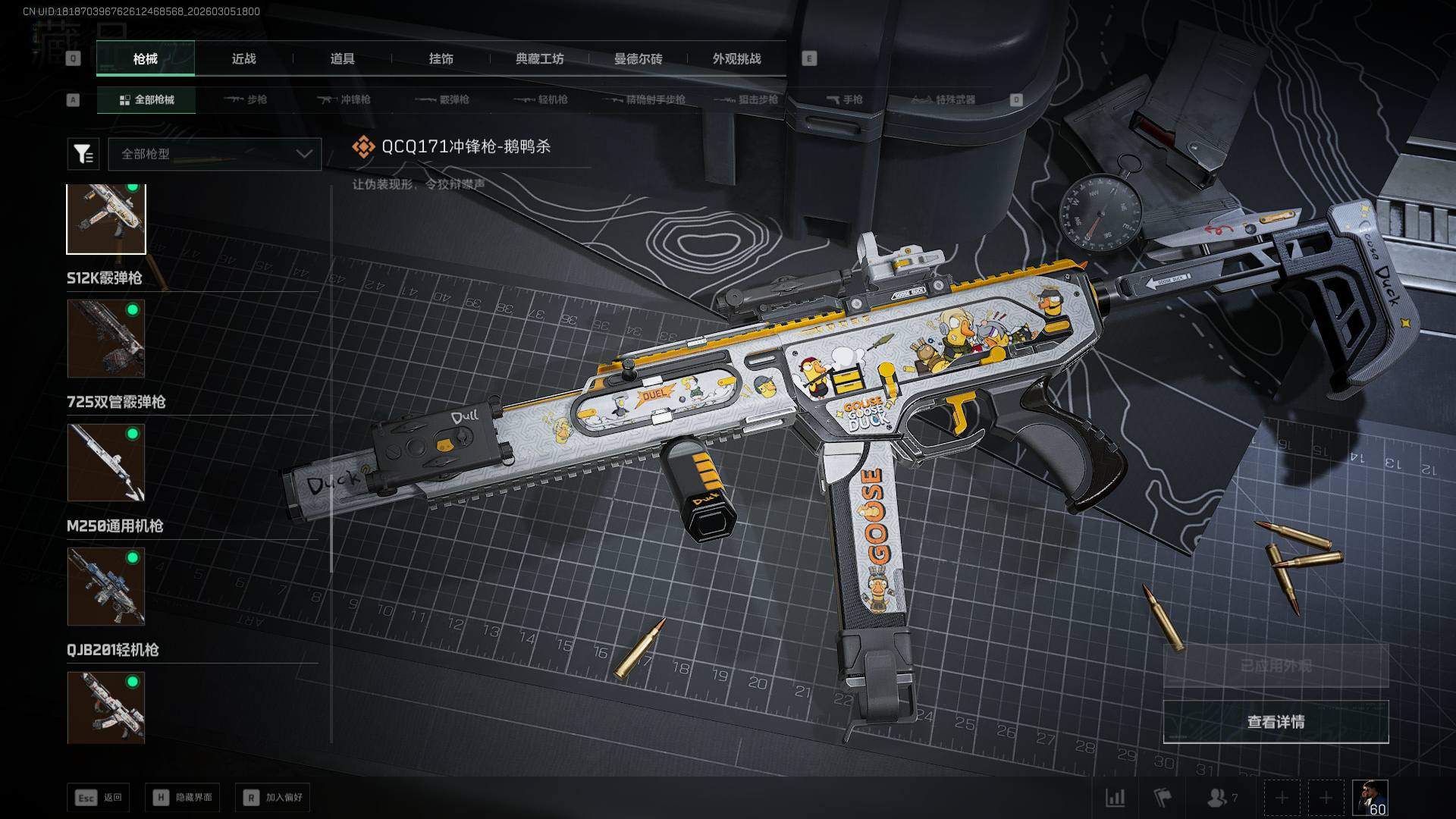Filter weapons by 步枪

point(246,99)
